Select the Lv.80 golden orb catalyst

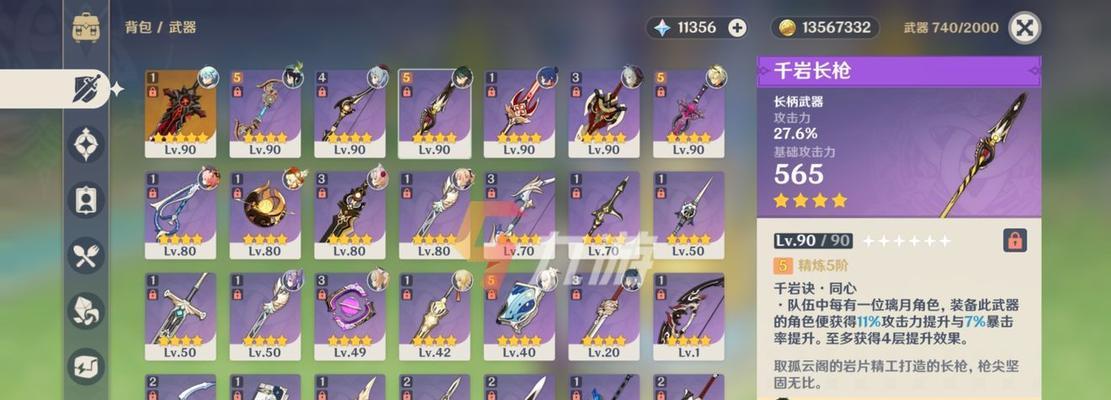(x=265, y=214)
